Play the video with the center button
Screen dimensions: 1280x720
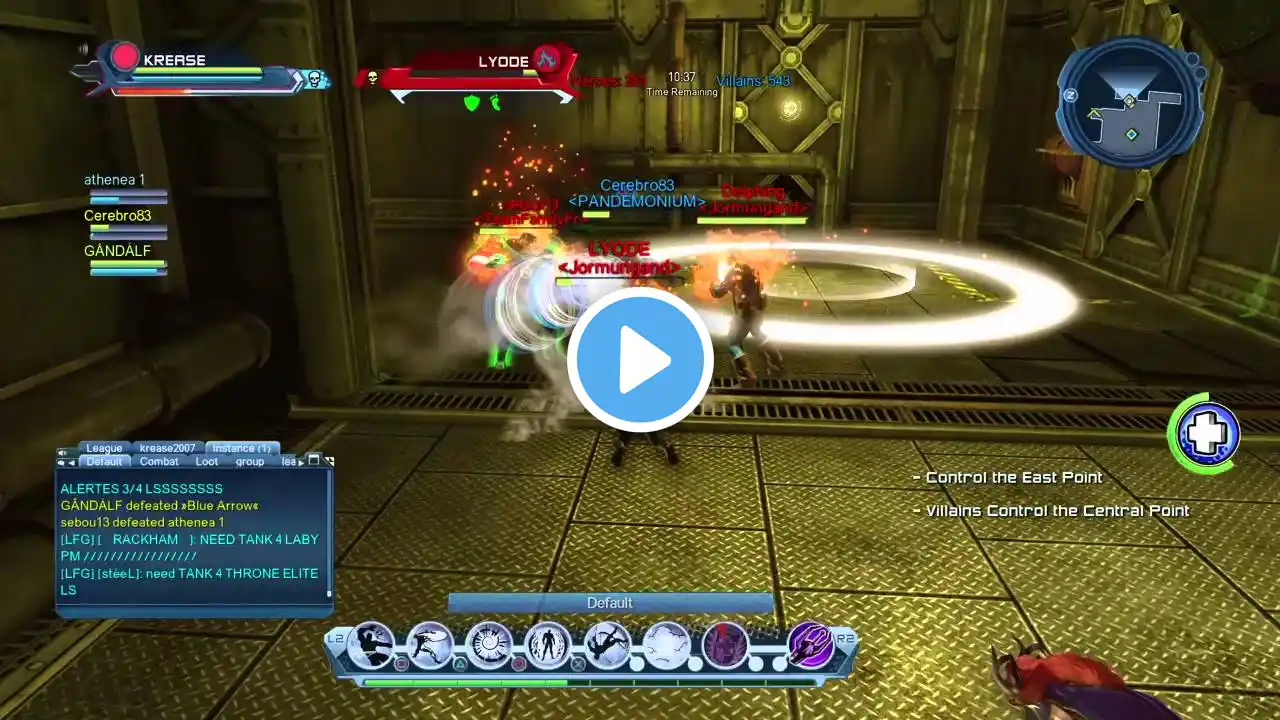click(640, 360)
